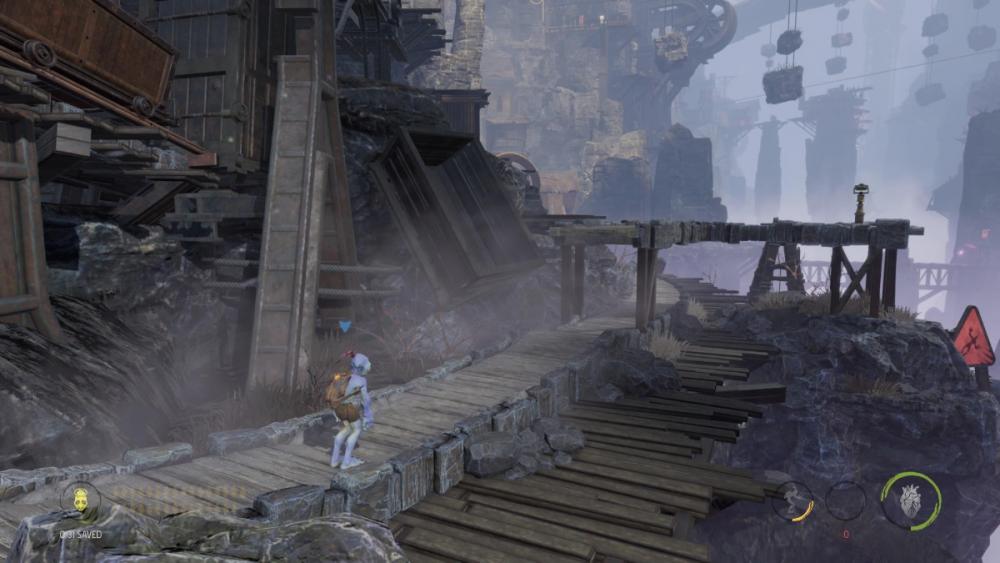The image size is (1000, 563).
Task: Select the empty item slot circle
Action: click(x=846, y=500)
